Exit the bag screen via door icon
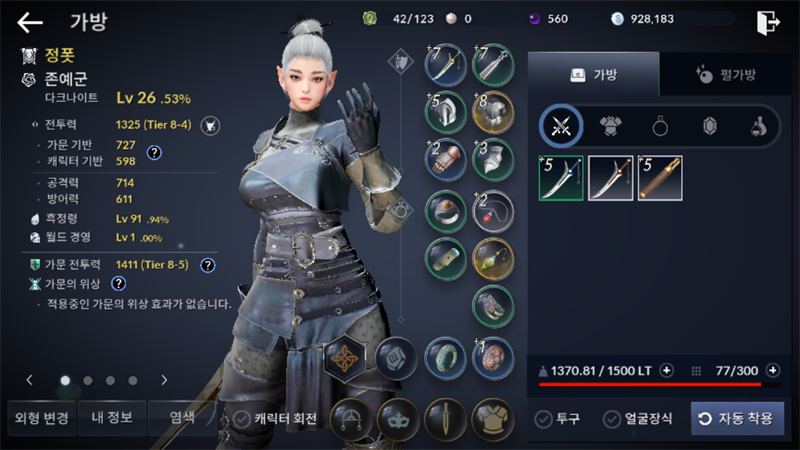 768,22
